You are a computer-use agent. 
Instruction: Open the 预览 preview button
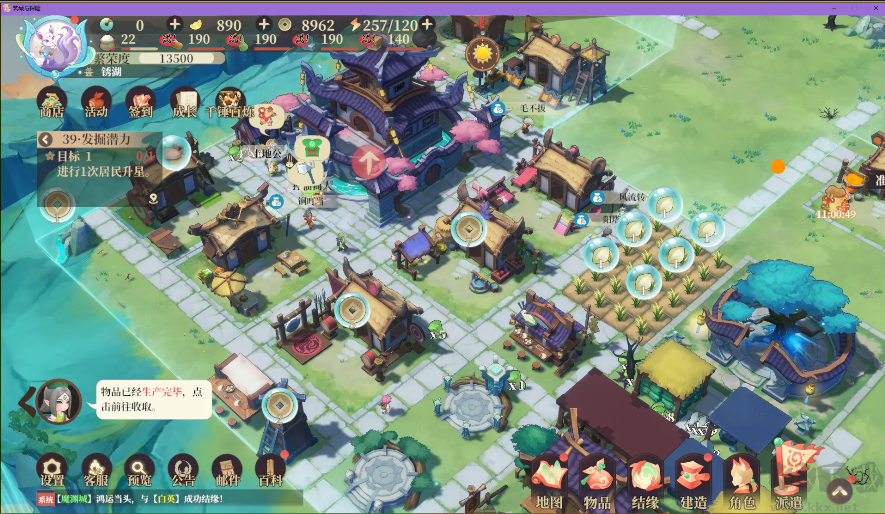point(140,469)
